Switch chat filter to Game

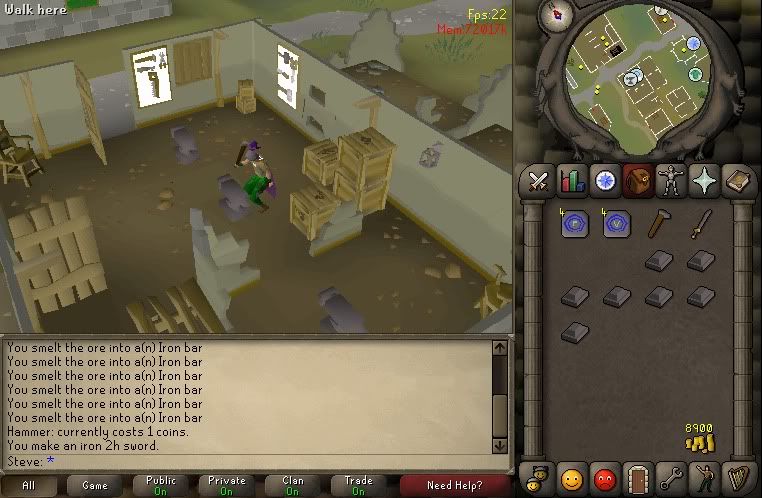click(95, 485)
